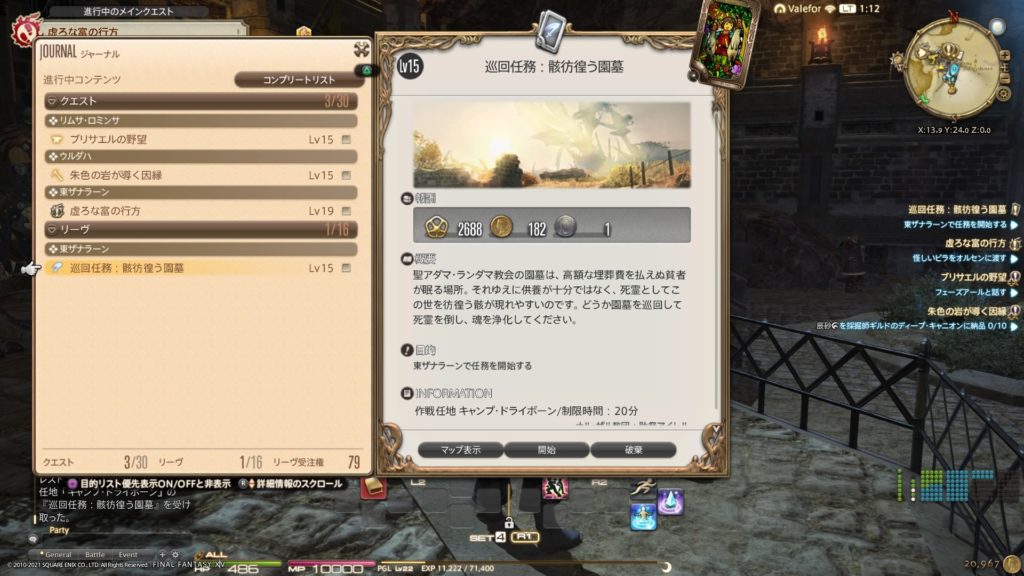The height and width of the screenshot is (576, 1024).
Task: Close the Journal window
Action: pos(361,50)
